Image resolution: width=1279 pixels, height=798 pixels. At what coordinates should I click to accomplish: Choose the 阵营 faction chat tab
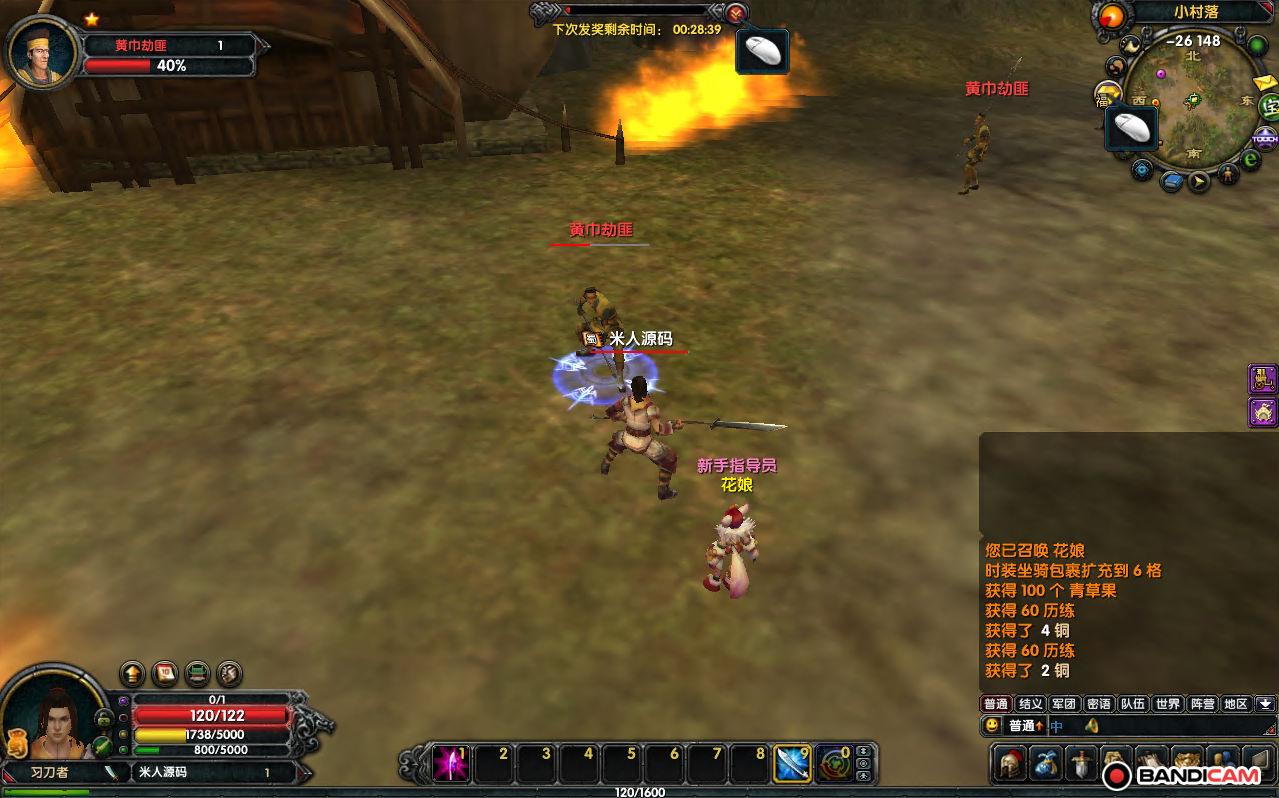(1202, 704)
